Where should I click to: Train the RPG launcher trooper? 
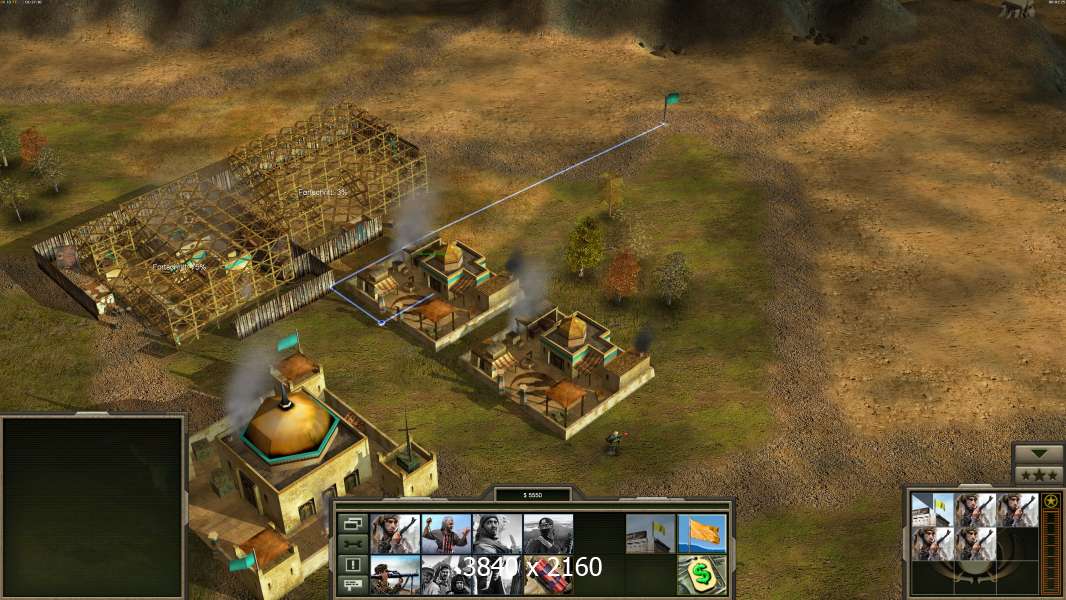tap(395, 575)
